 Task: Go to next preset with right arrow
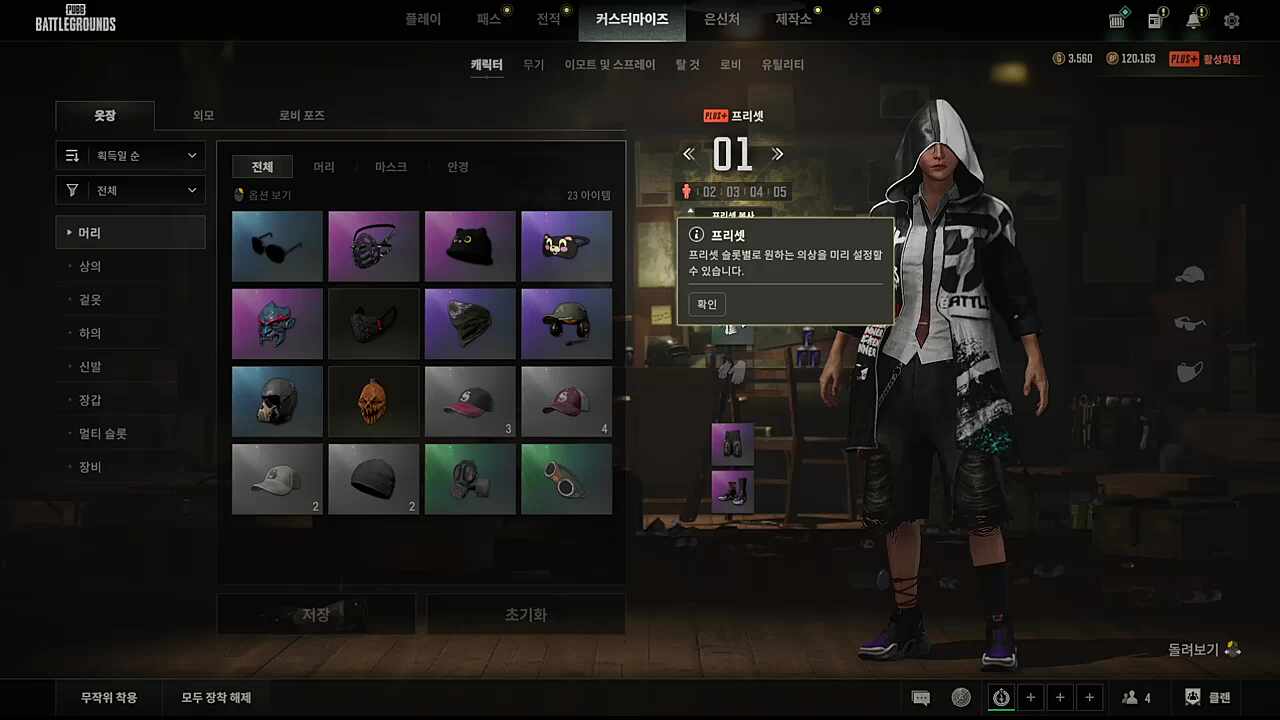(x=777, y=154)
